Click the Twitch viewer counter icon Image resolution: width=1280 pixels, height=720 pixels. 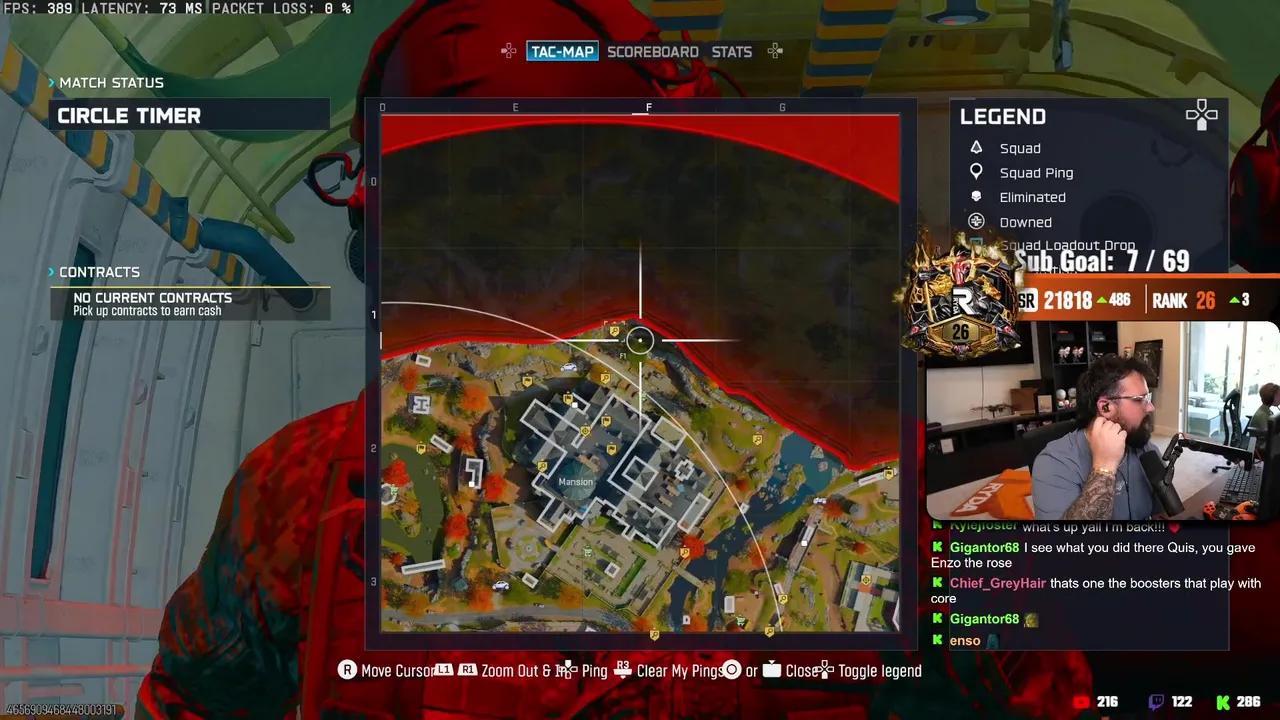pos(1156,702)
